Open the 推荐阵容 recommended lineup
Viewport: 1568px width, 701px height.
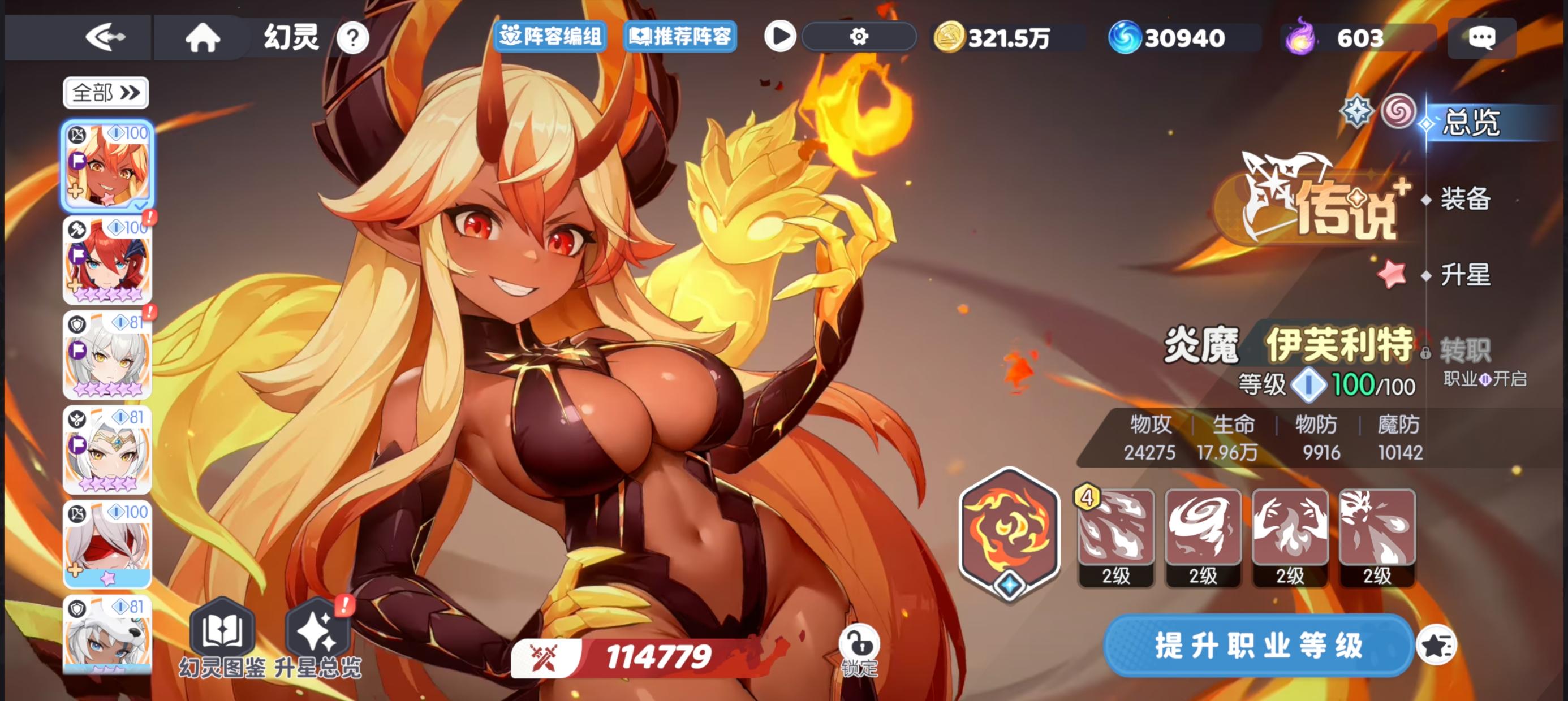point(680,38)
